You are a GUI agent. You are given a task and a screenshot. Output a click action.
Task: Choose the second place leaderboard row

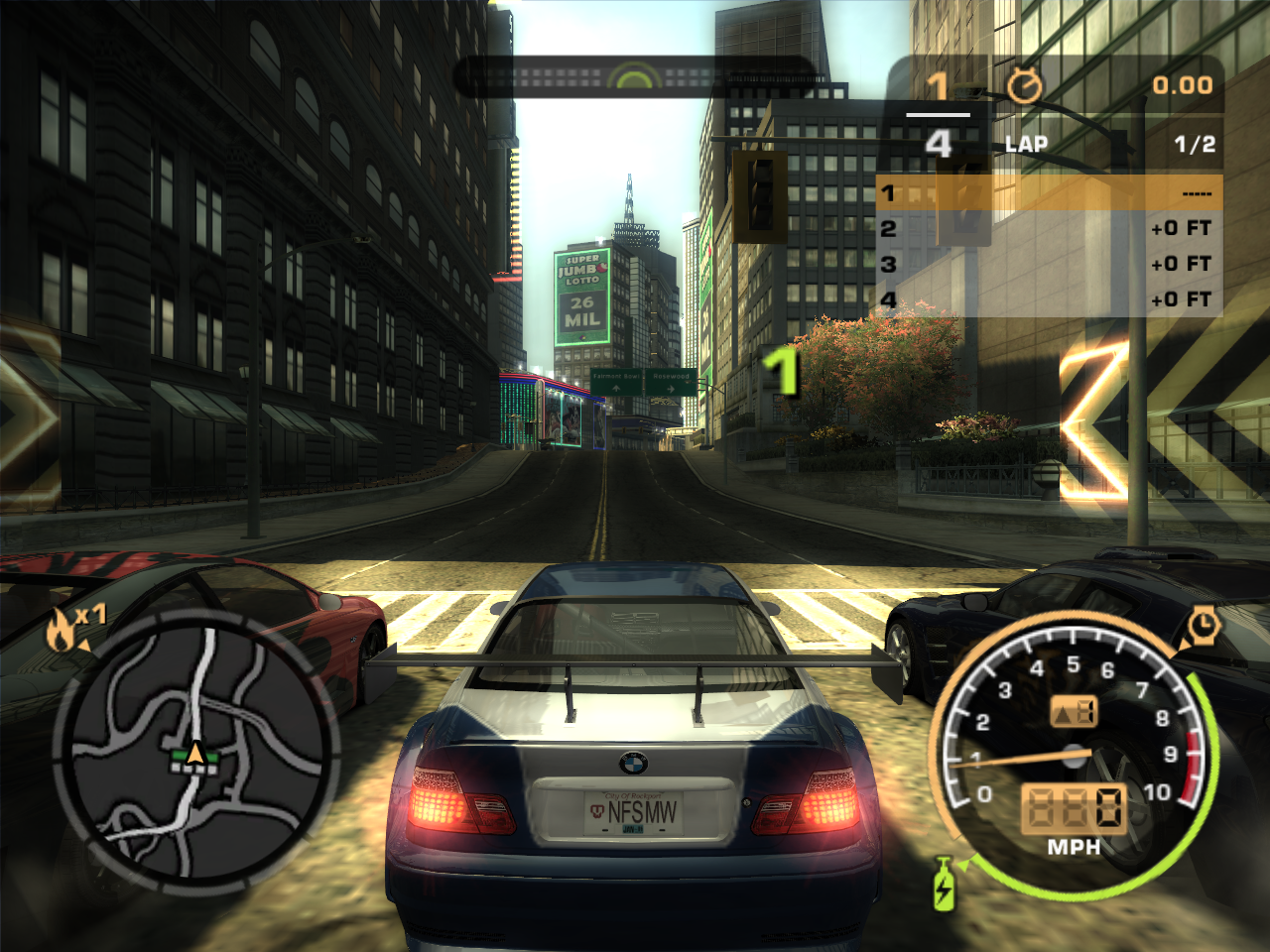1049,228
